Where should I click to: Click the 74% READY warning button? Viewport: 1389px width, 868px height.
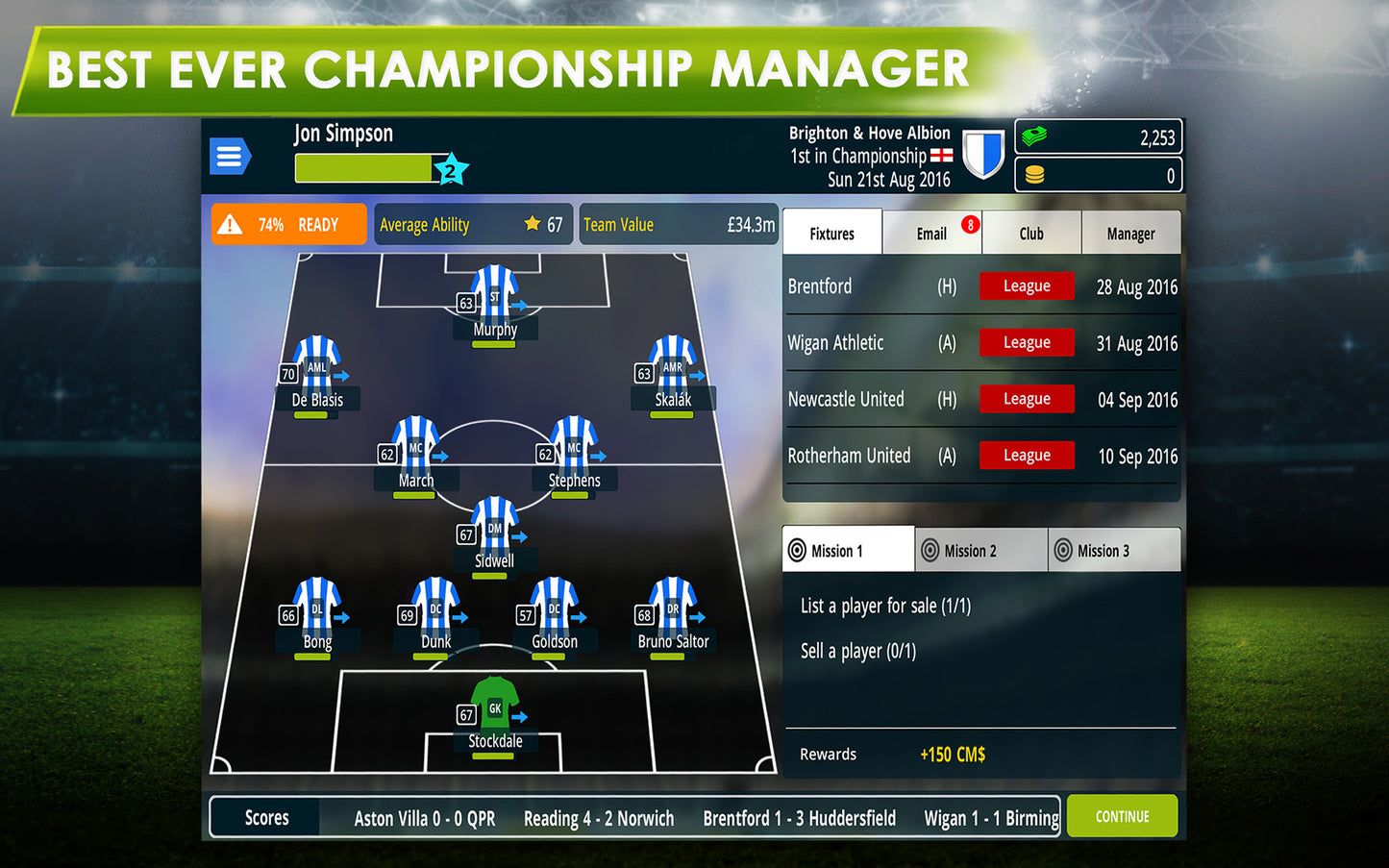coord(288,225)
